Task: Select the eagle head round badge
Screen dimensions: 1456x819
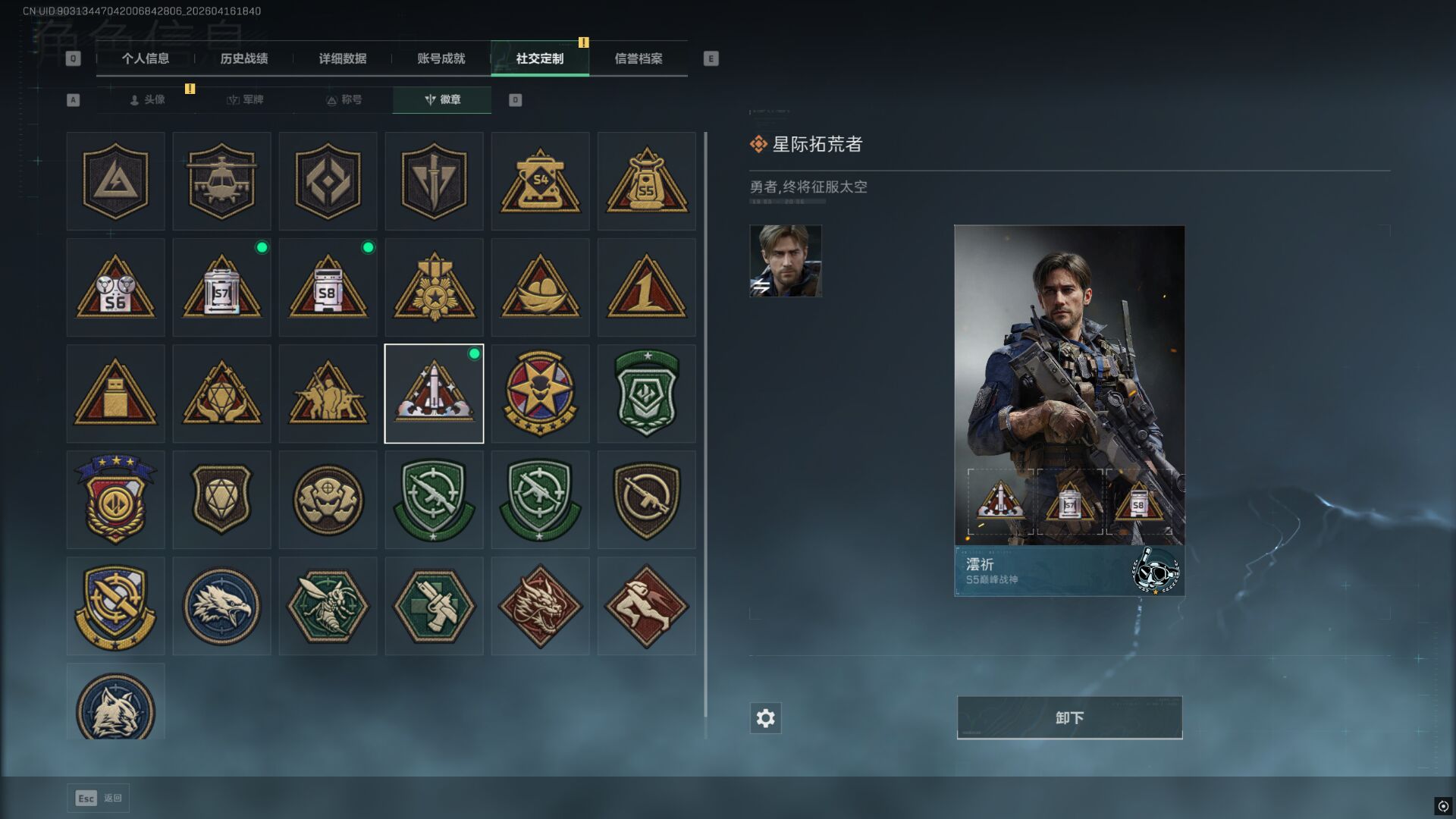Action: [221, 606]
